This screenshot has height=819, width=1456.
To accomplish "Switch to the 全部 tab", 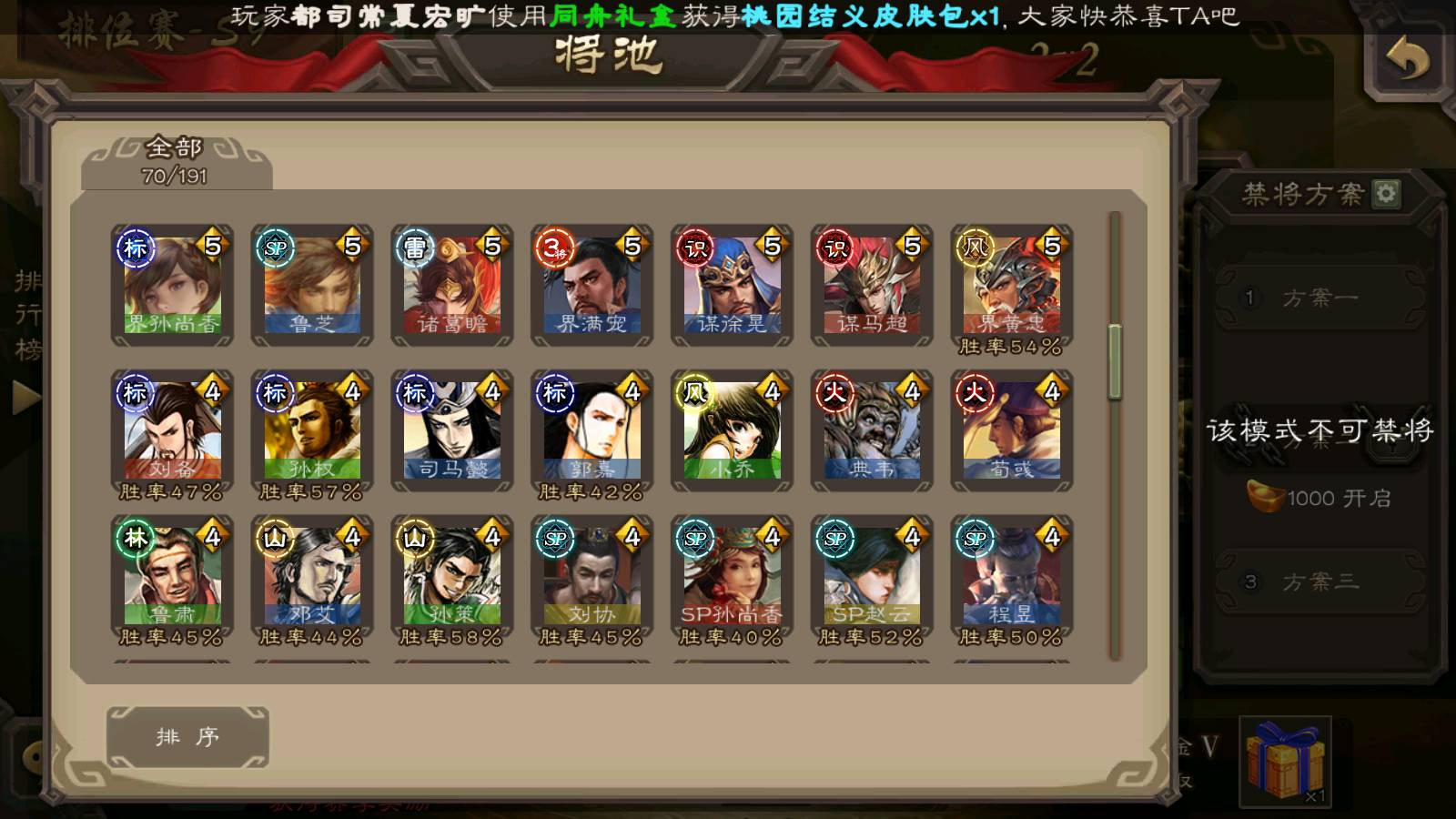I will 176,161.
